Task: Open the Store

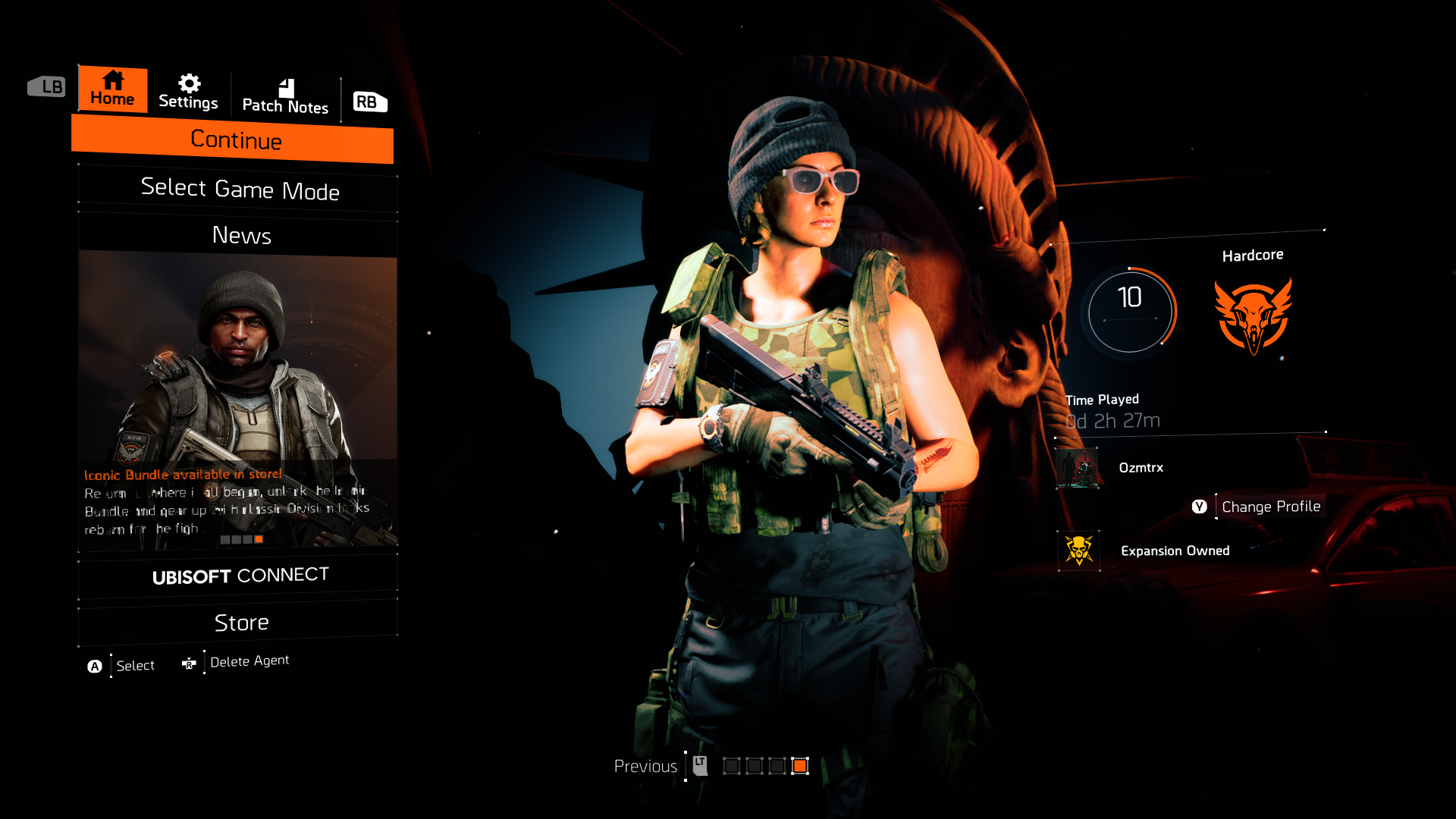Action: pos(240,623)
